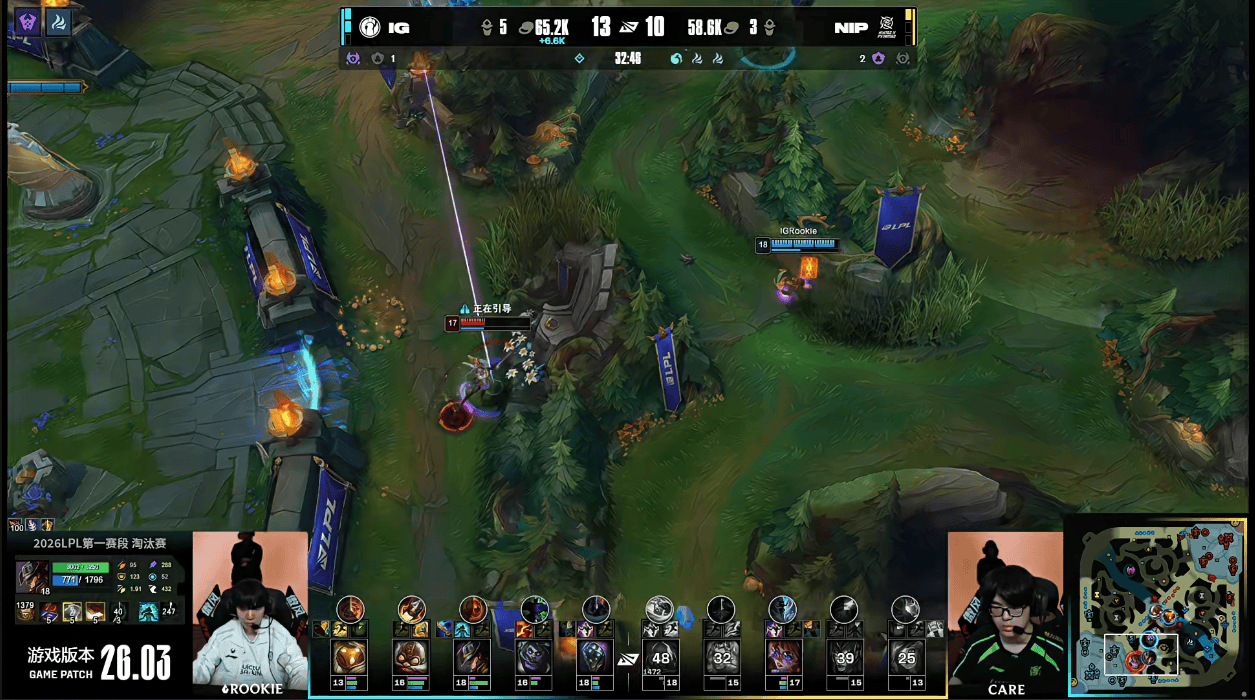Click the IG team logo on the scoreboard
The image size is (1255, 700).
click(x=369, y=28)
